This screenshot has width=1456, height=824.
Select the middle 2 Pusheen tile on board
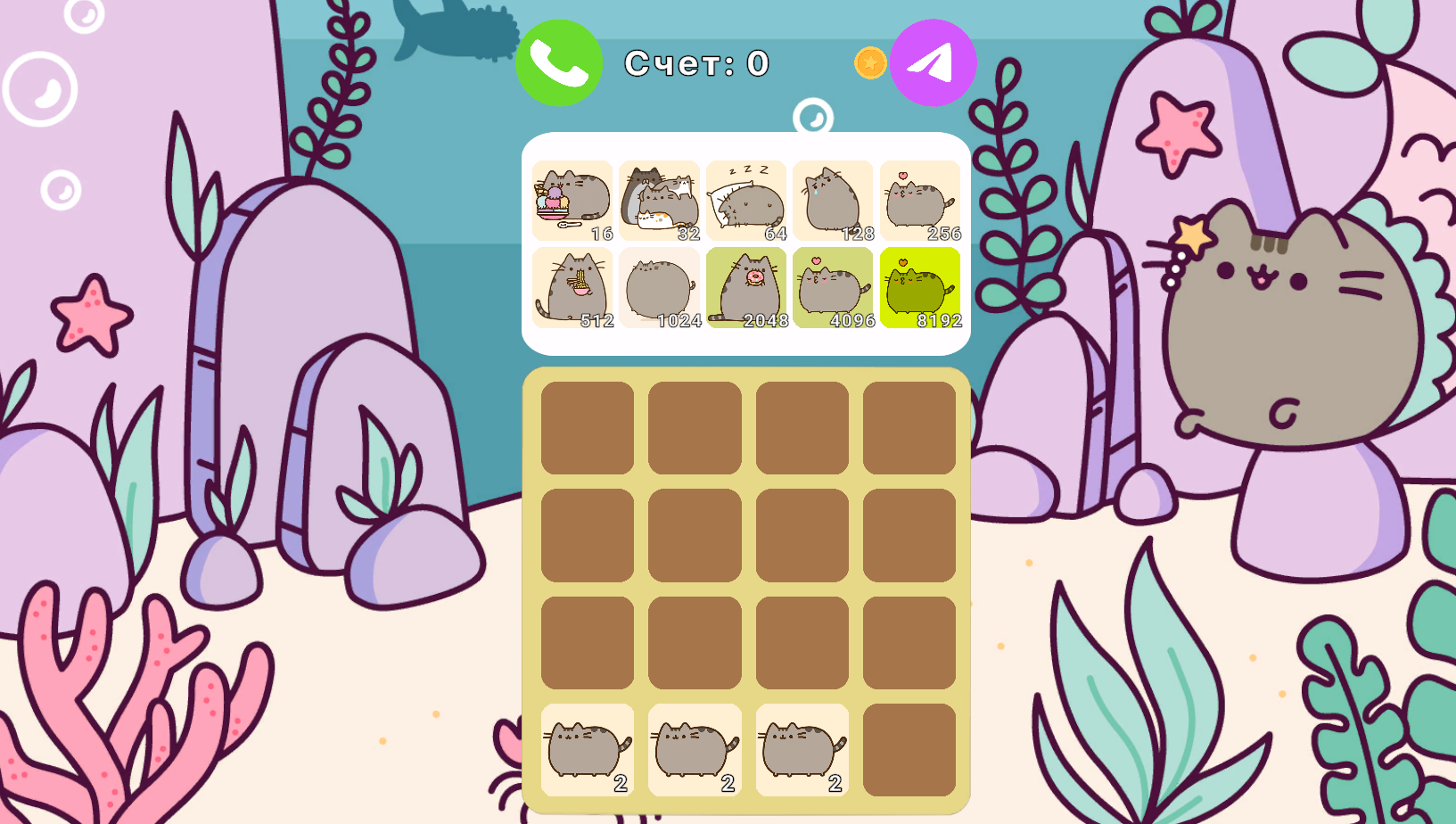click(694, 752)
